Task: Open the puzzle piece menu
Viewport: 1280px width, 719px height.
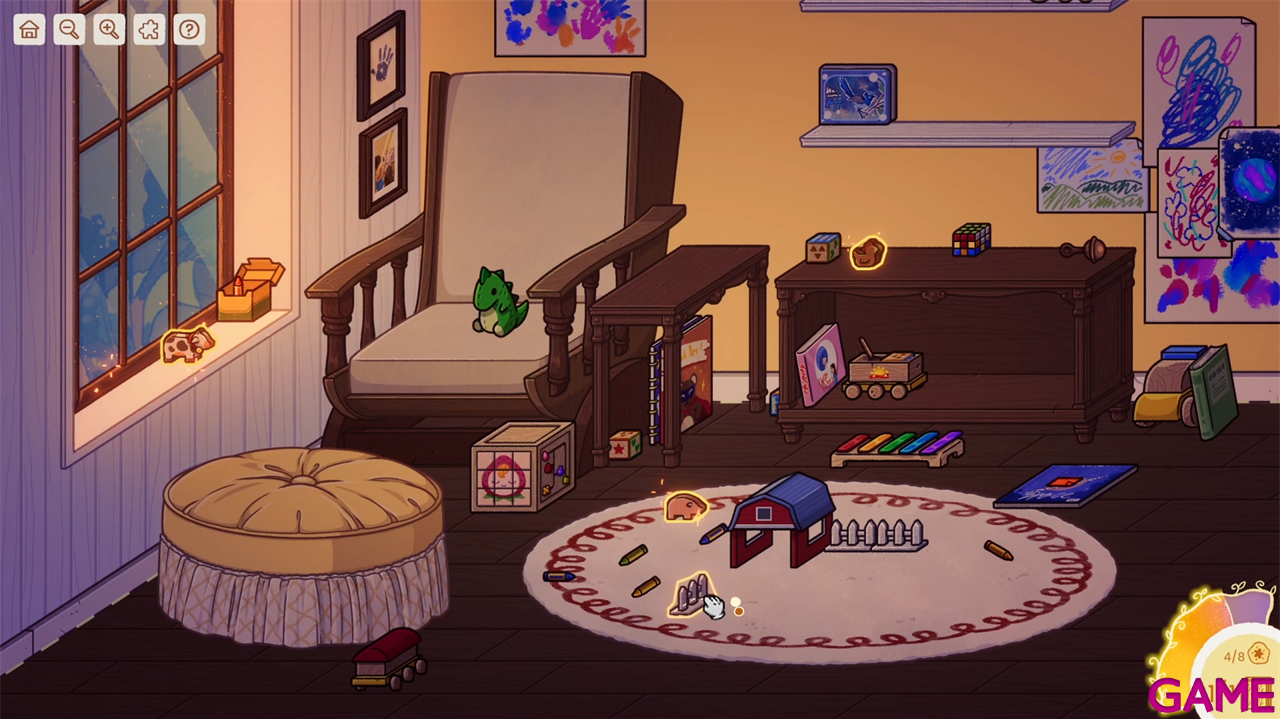Action: click(149, 30)
